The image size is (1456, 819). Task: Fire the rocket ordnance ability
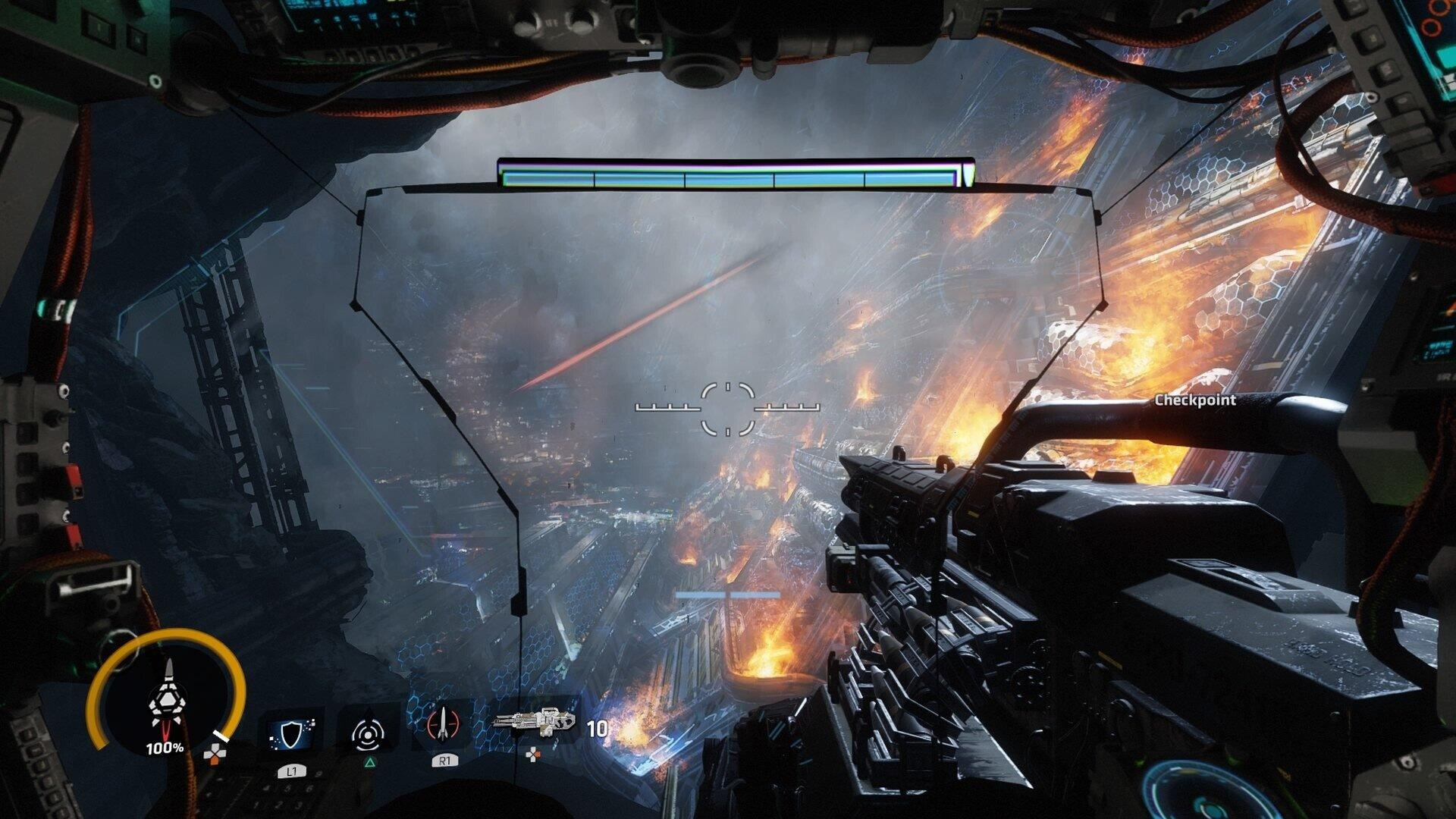click(x=444, y=725)
